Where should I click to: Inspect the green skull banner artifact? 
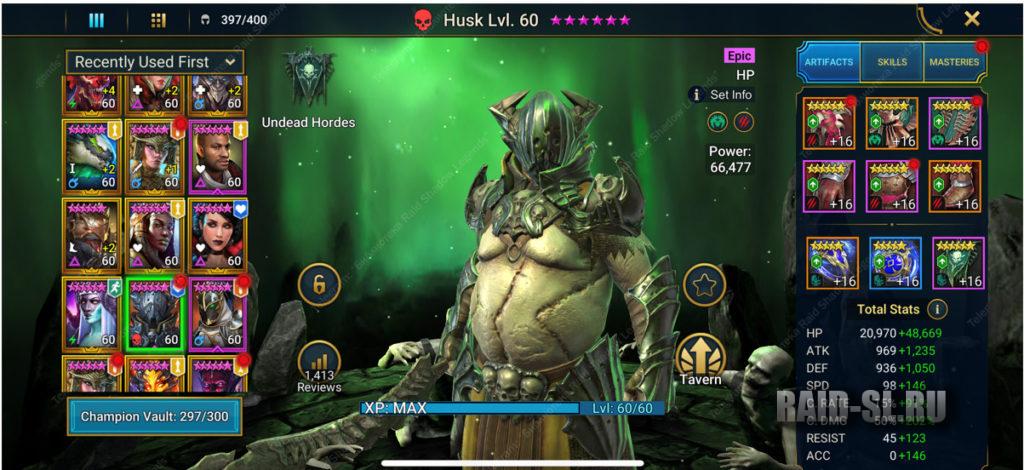(957, 263)
